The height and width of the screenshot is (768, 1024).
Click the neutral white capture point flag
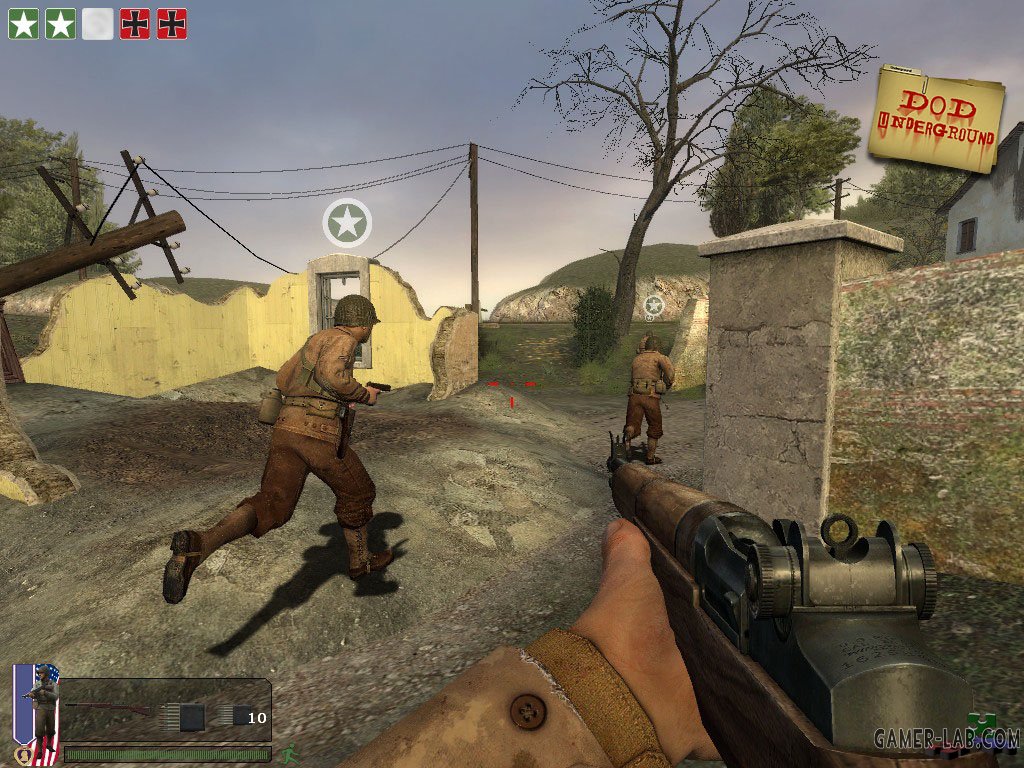[x=97, y=24]
